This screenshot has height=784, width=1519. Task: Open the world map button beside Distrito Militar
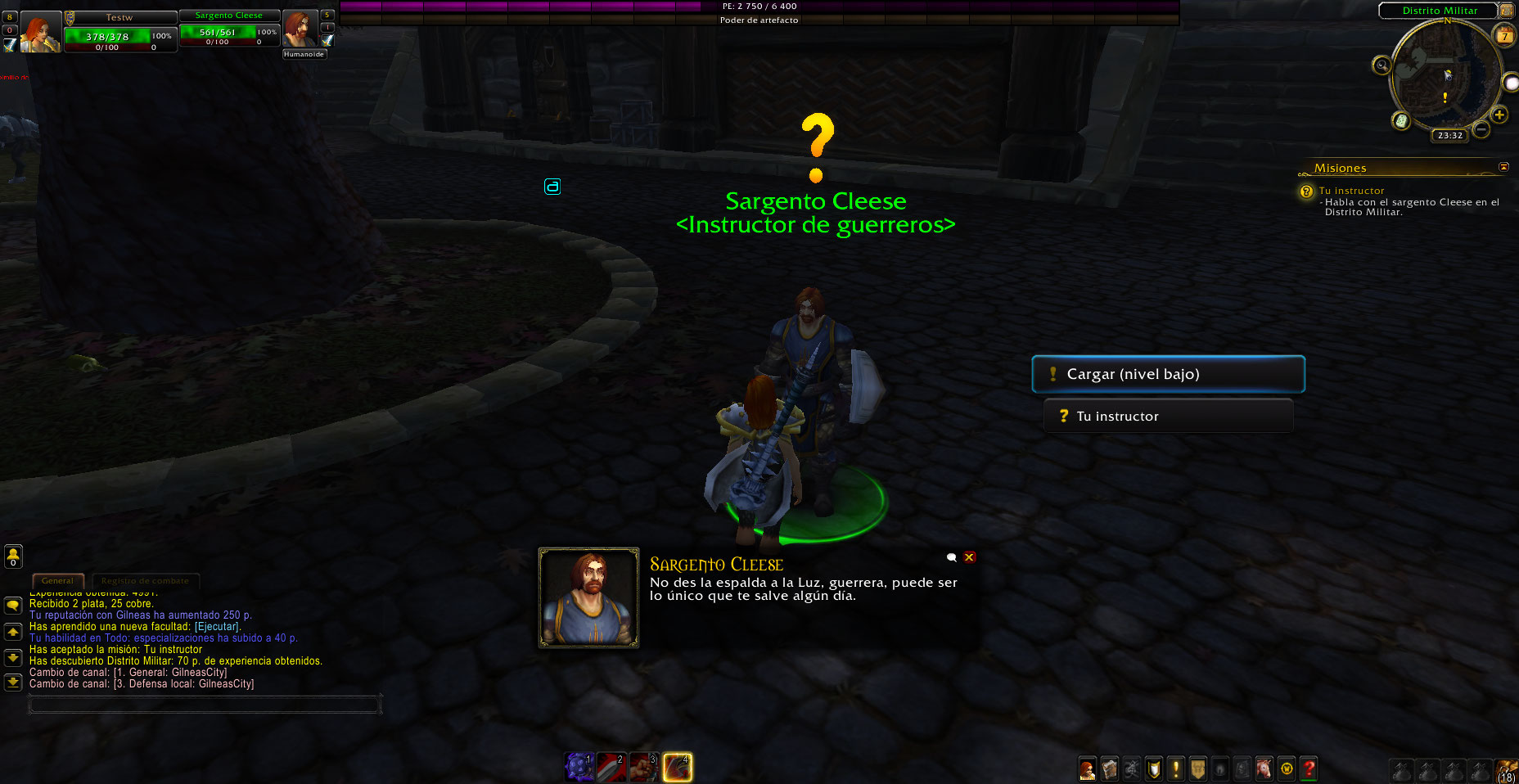[1507, 11]
